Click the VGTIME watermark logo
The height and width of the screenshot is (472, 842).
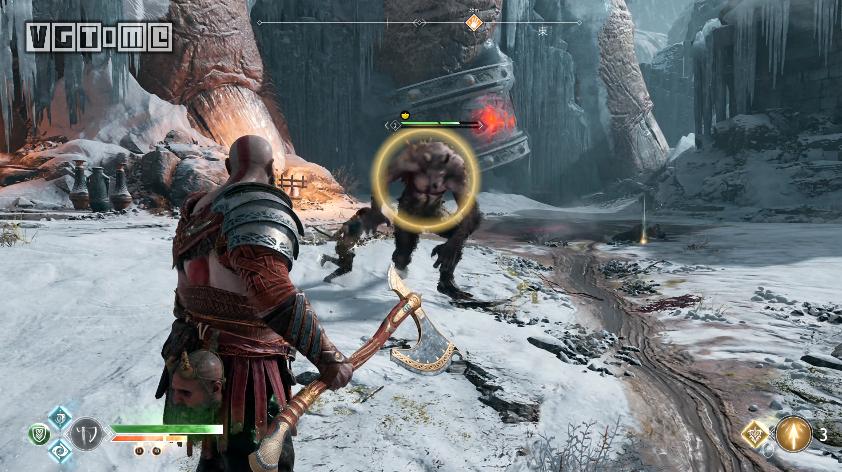pyautogui.click(x=100, y=37)
